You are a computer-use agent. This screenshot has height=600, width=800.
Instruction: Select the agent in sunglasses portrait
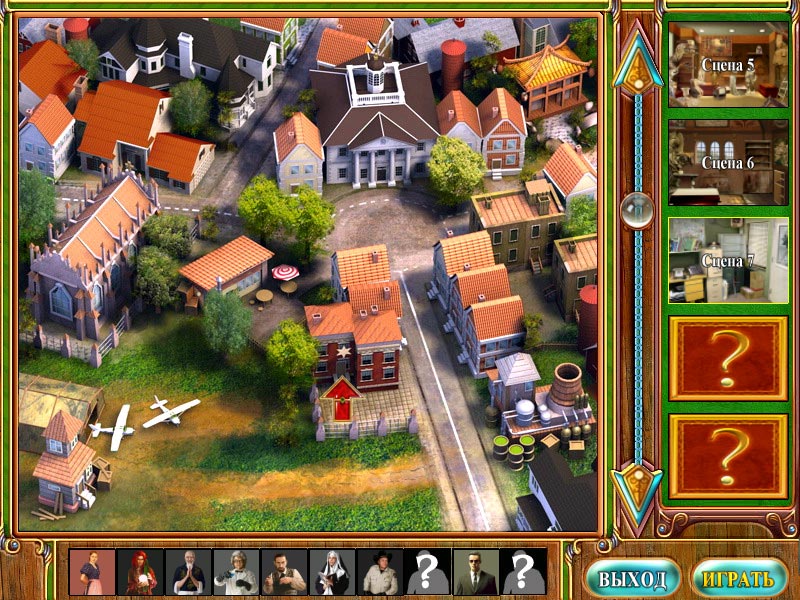pos(477,573)
